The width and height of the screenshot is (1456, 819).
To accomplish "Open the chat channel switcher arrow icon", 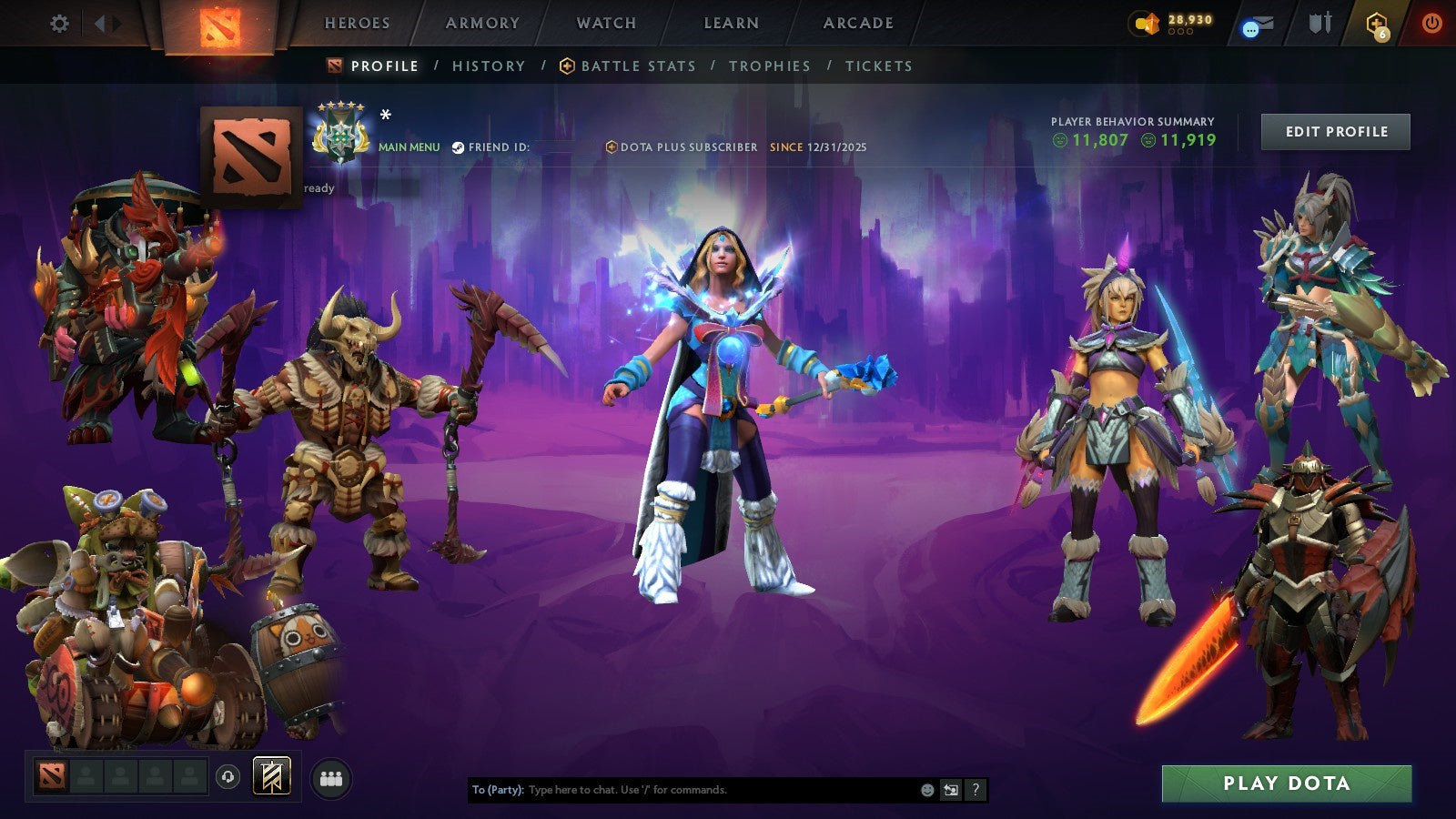I will 951,790.
